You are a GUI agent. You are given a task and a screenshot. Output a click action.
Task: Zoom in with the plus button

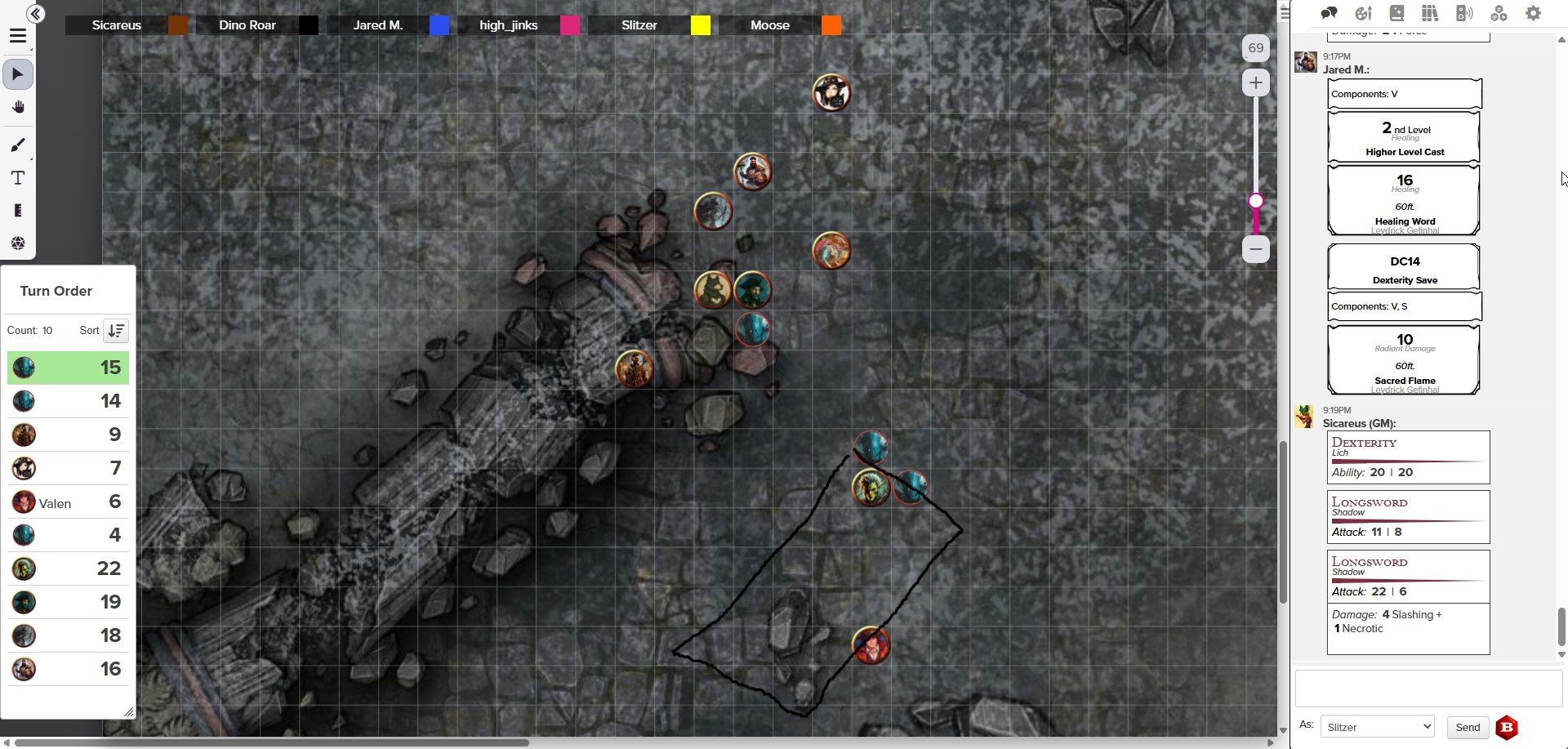1255,82
